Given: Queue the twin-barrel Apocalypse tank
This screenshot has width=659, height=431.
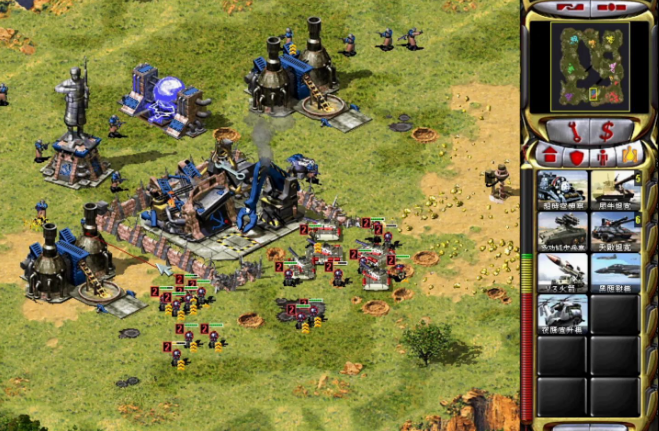Looking at the screenshot, I should pos(614,230).
